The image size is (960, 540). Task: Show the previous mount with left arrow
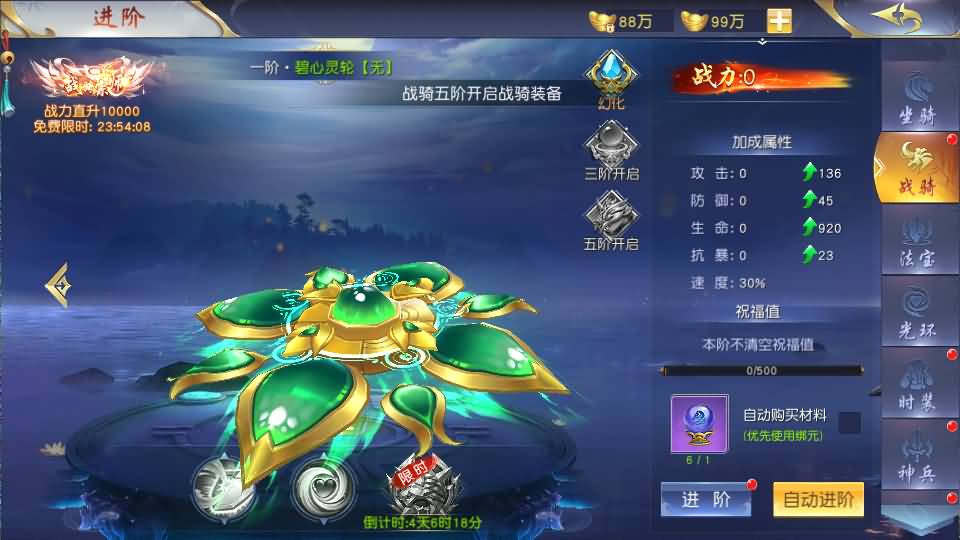pyautogui.click(x=58, y=285)
